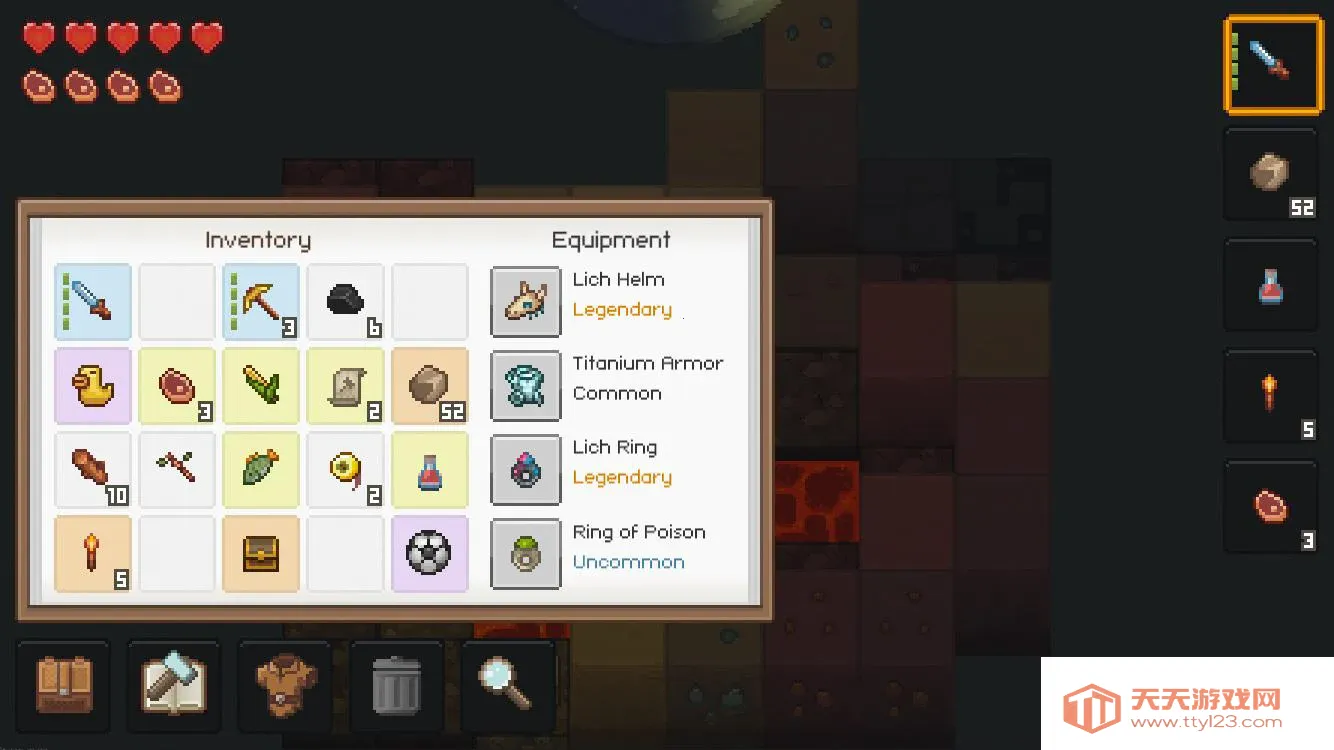
Task: Select the scroll item in inventory
Action: coord(345,385)
